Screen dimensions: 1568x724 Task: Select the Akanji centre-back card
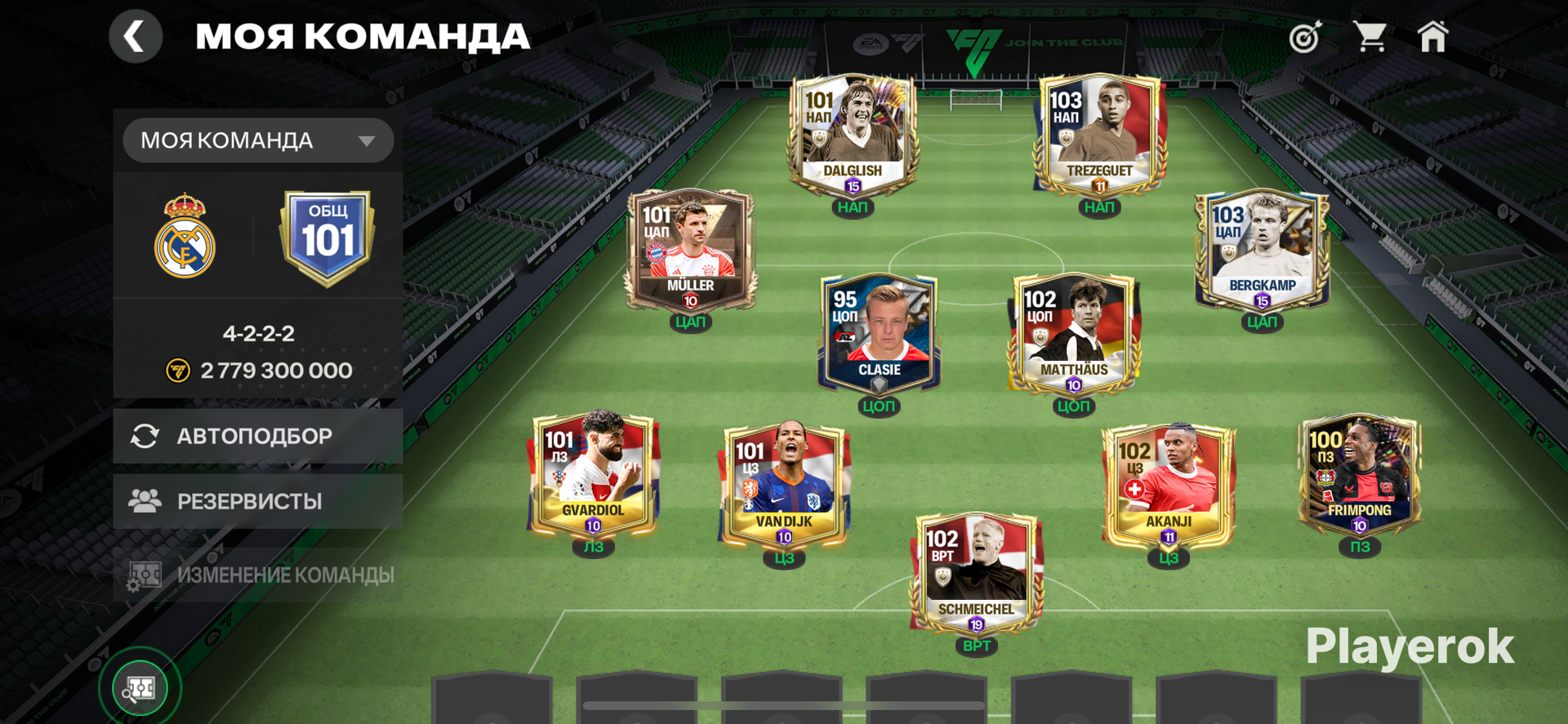click(1169, 486)
